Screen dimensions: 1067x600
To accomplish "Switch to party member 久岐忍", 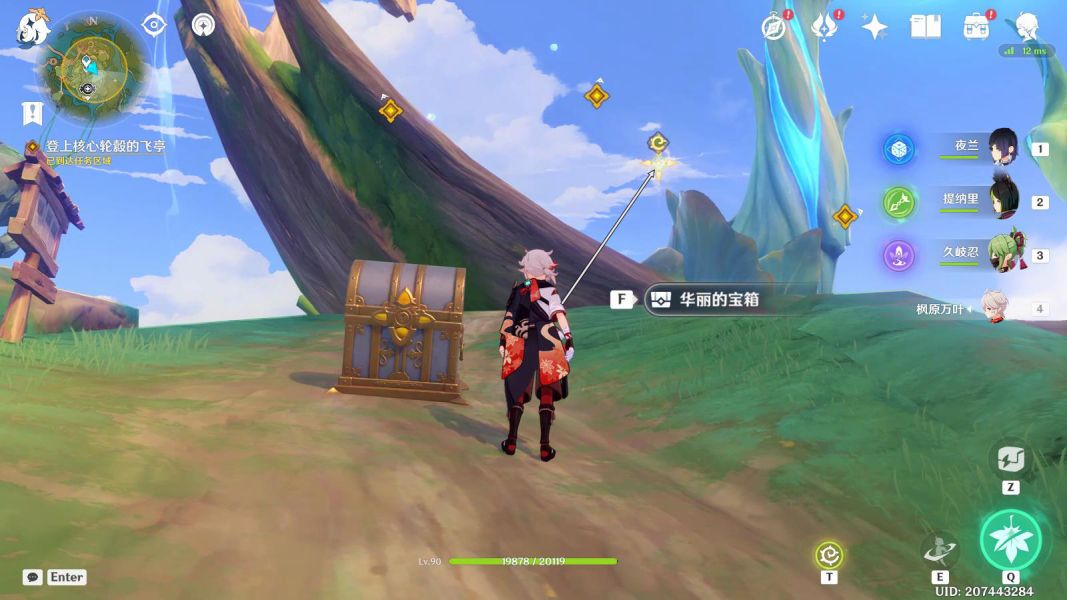I will point(1002,255).
